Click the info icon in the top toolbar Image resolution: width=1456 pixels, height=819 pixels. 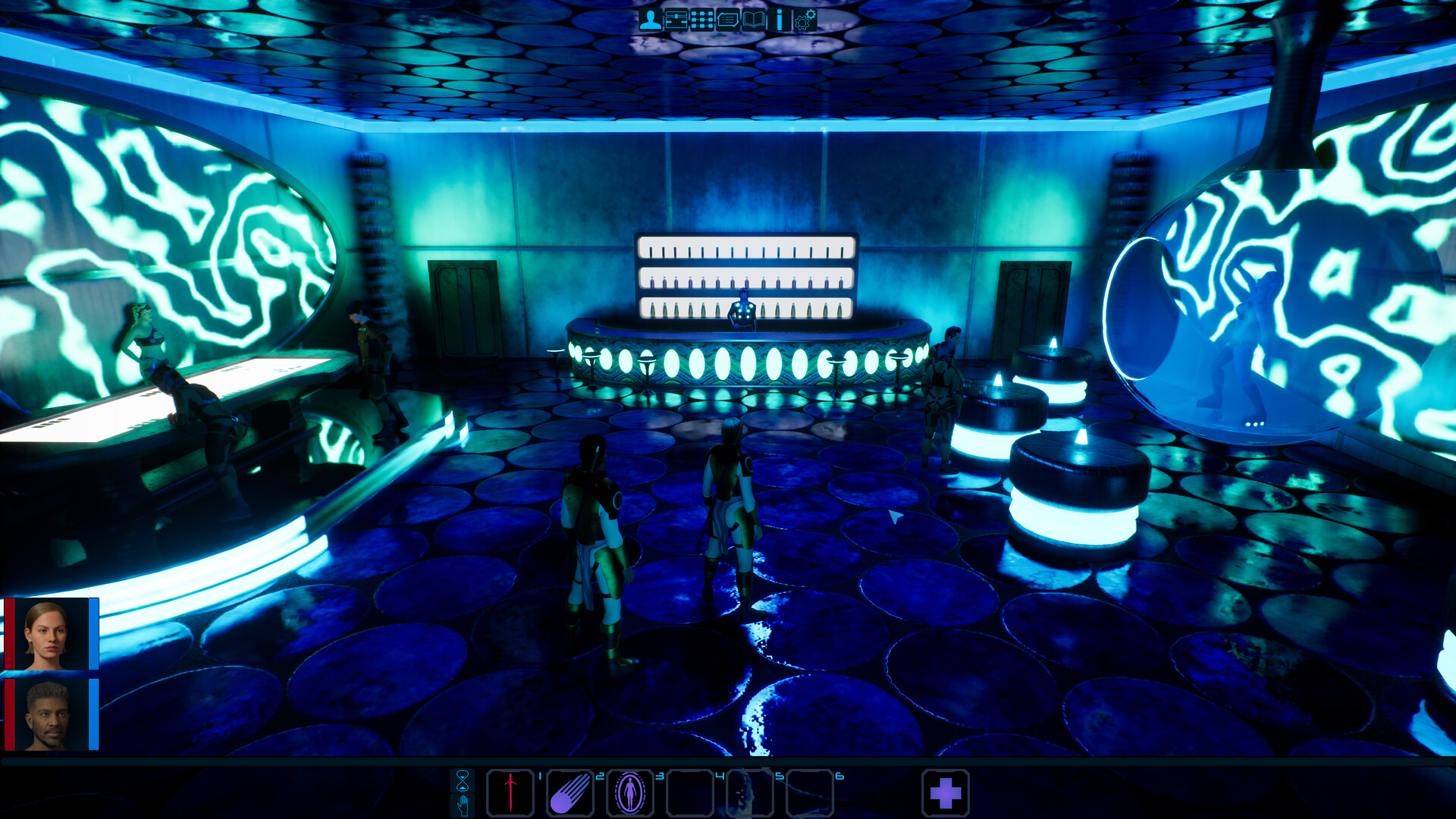point(777,19)
